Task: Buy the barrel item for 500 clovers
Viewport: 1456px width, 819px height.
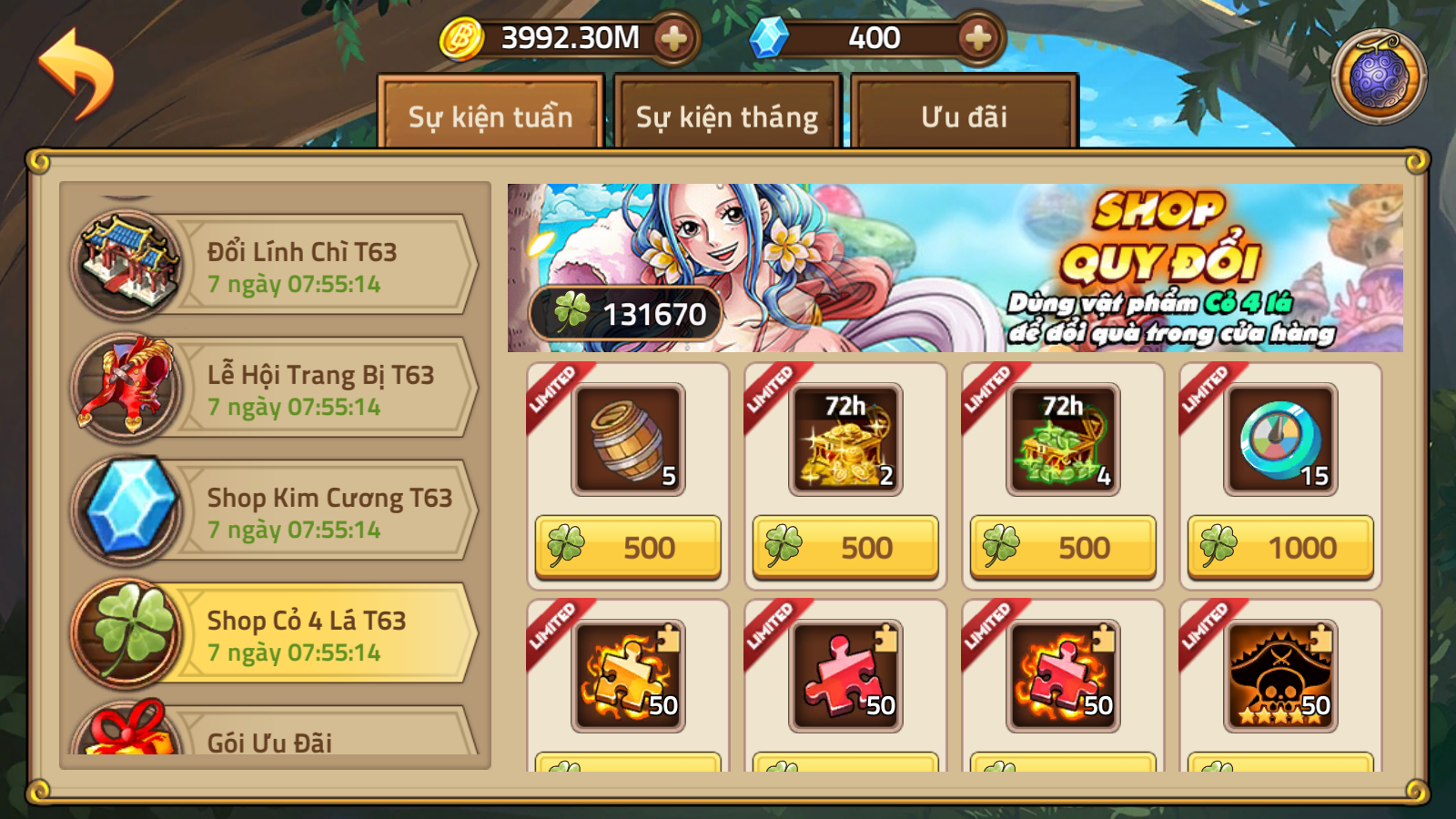Action: point(628,548)
